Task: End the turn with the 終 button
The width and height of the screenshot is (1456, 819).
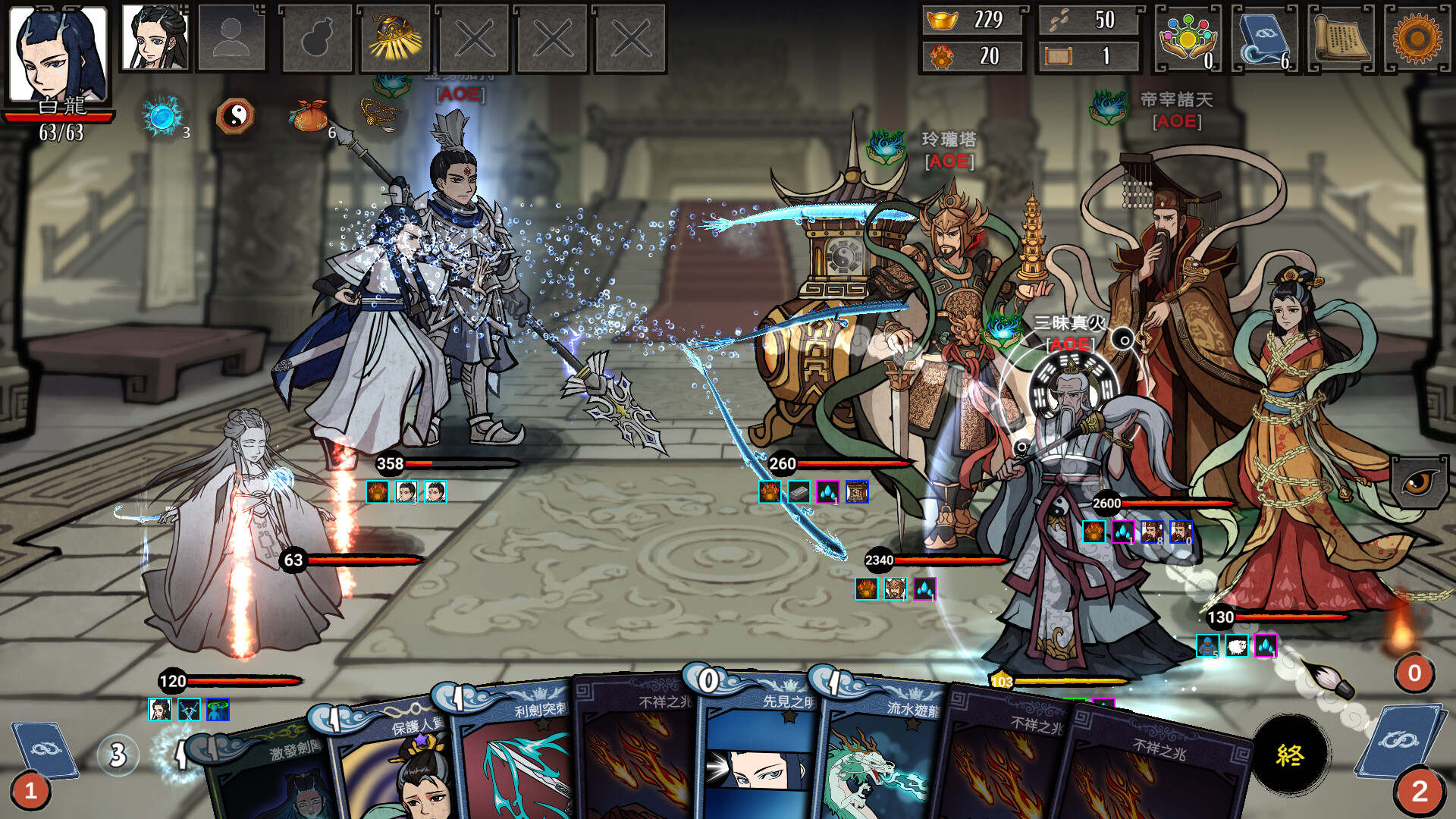Action: pos(1290,755)
